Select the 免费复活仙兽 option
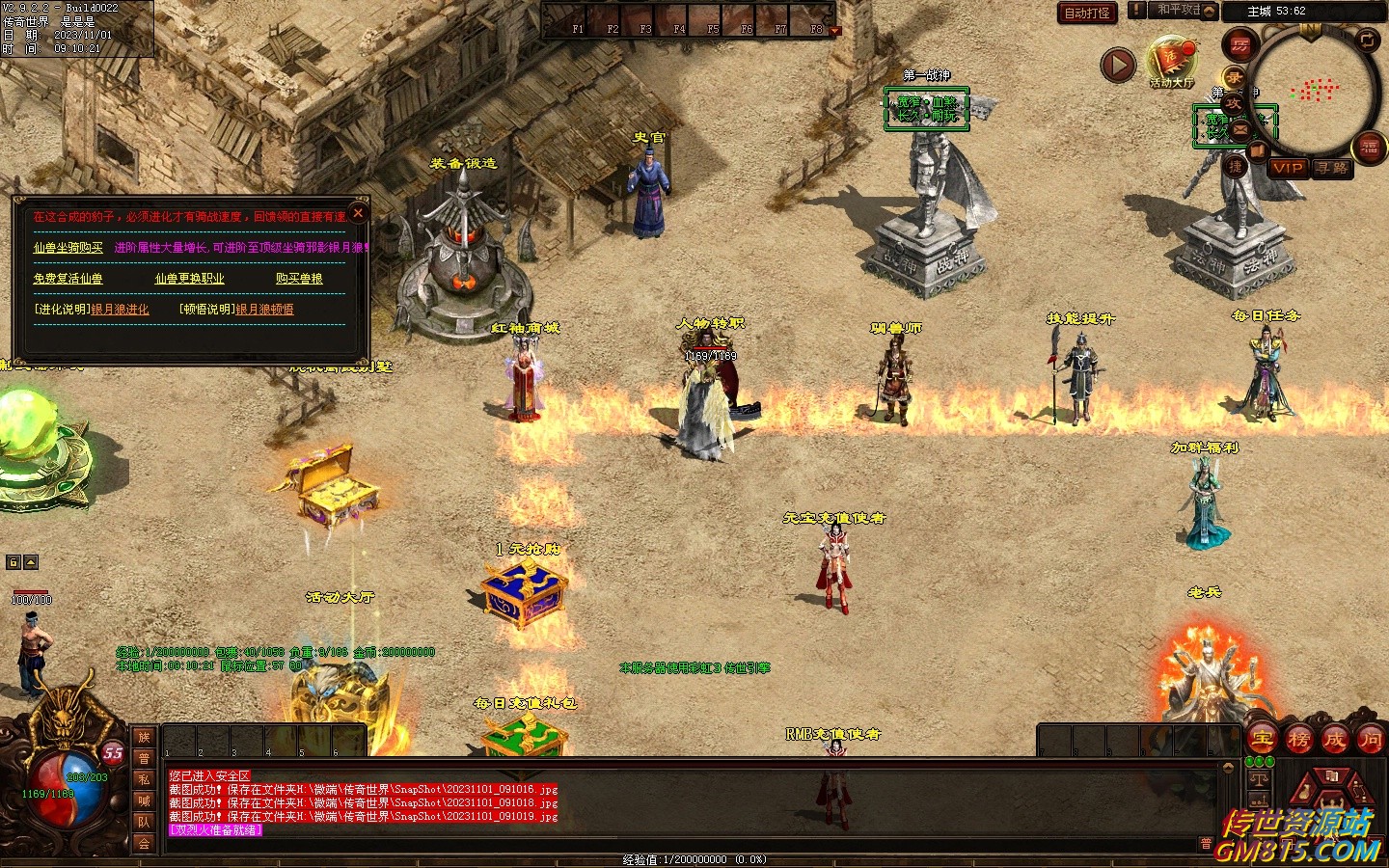This screenshot has height=868, width=1389. point(68,279)
